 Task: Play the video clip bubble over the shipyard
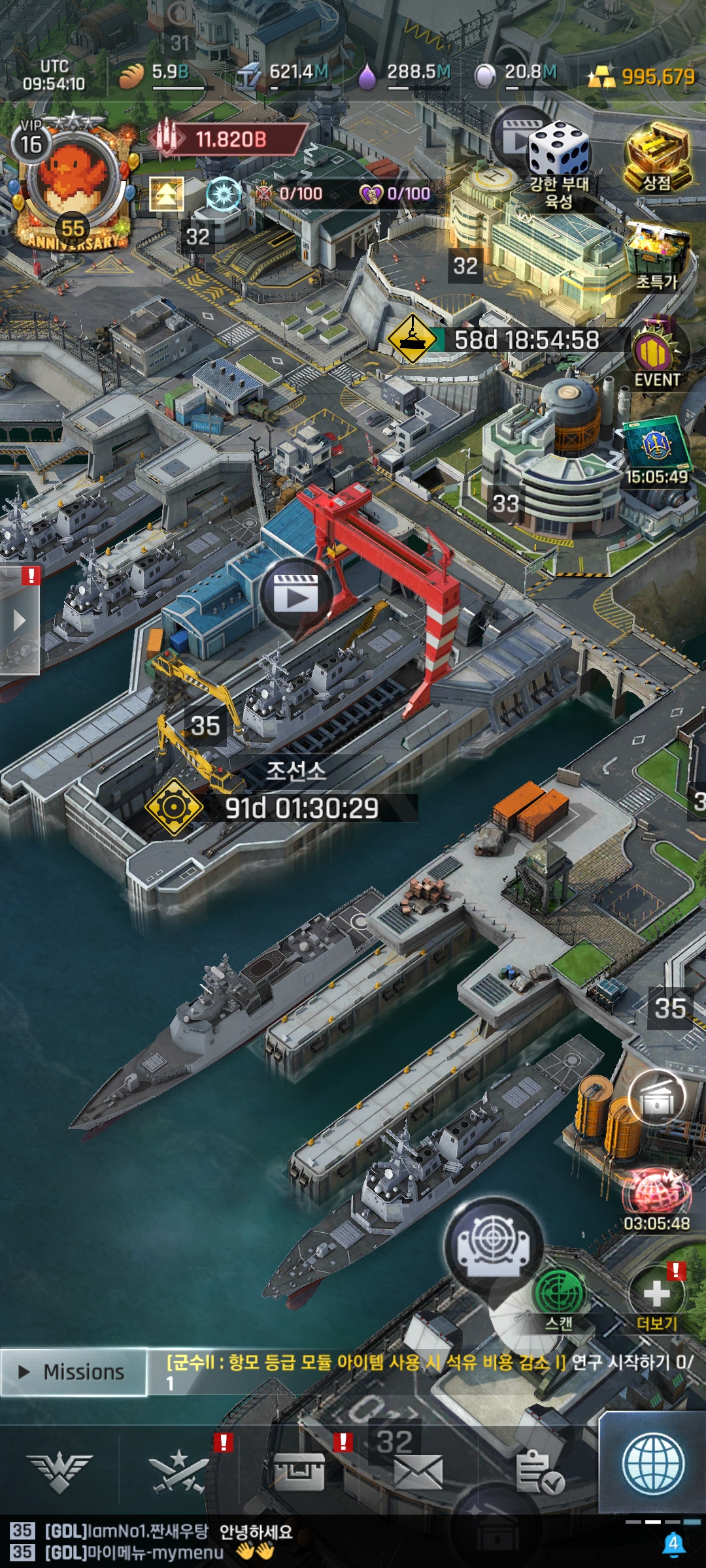coord(296,594)
